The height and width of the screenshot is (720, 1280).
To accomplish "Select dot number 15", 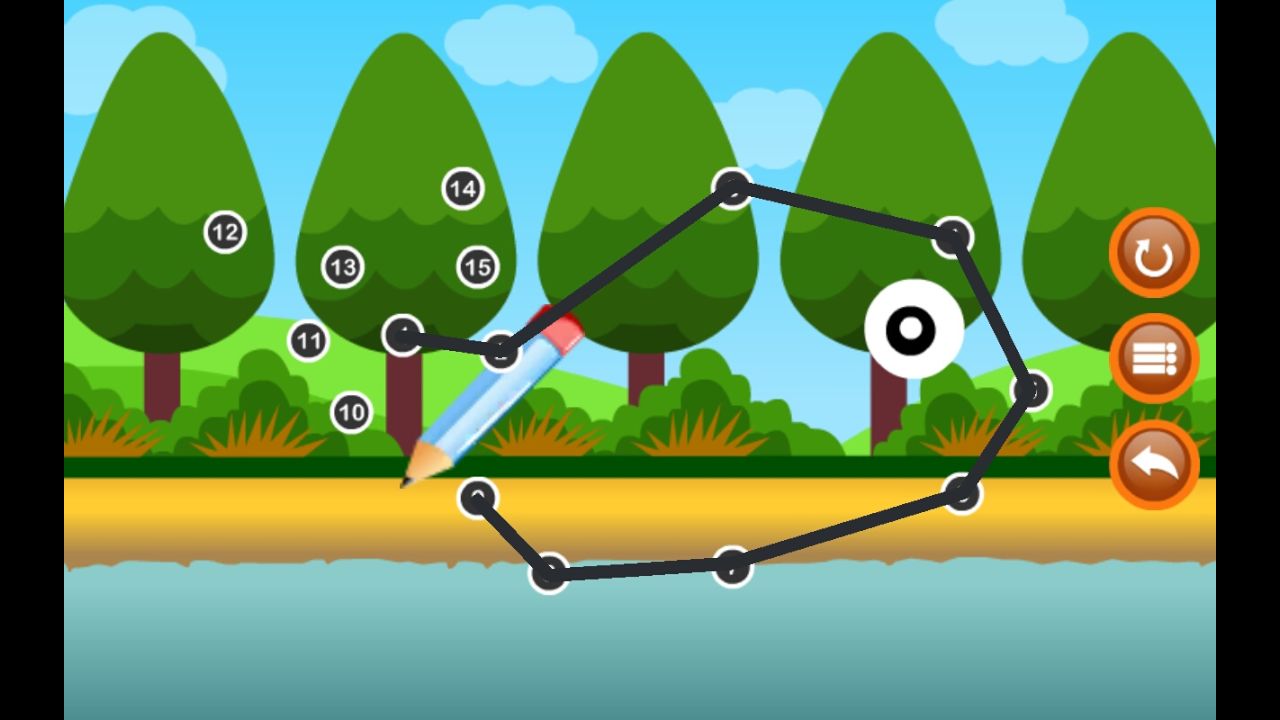I will [478, 267].
